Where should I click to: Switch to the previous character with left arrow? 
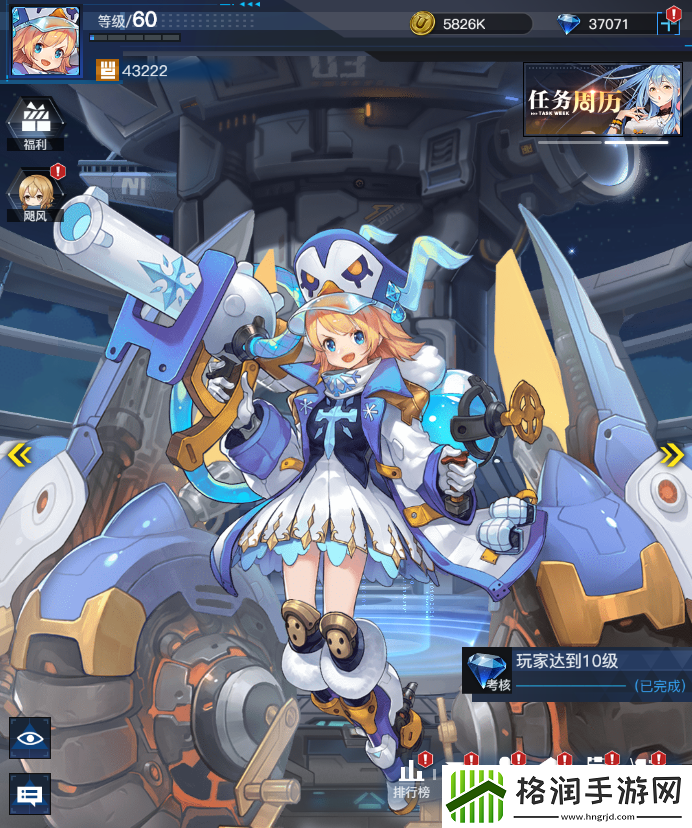[x=18, y=456]
